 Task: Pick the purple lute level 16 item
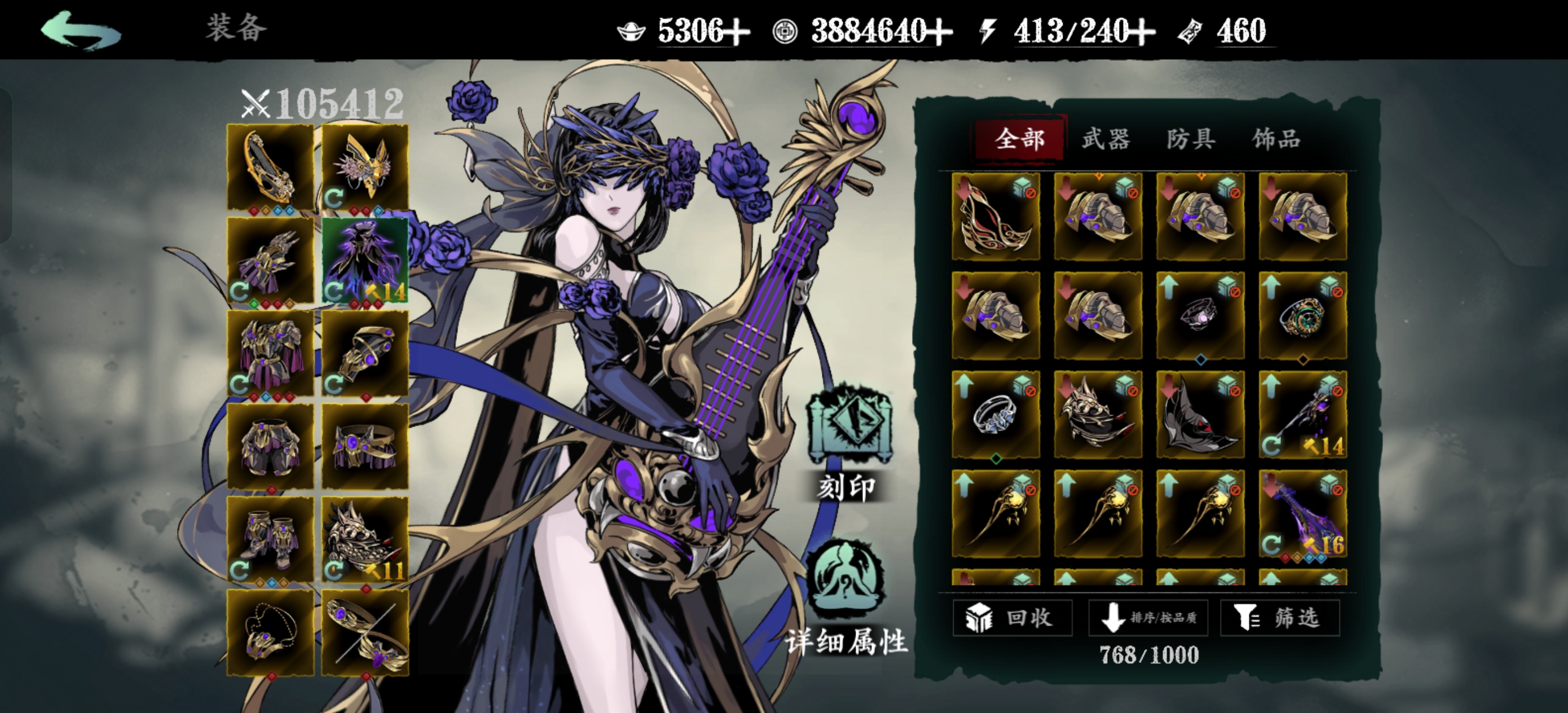(1302, 514)
